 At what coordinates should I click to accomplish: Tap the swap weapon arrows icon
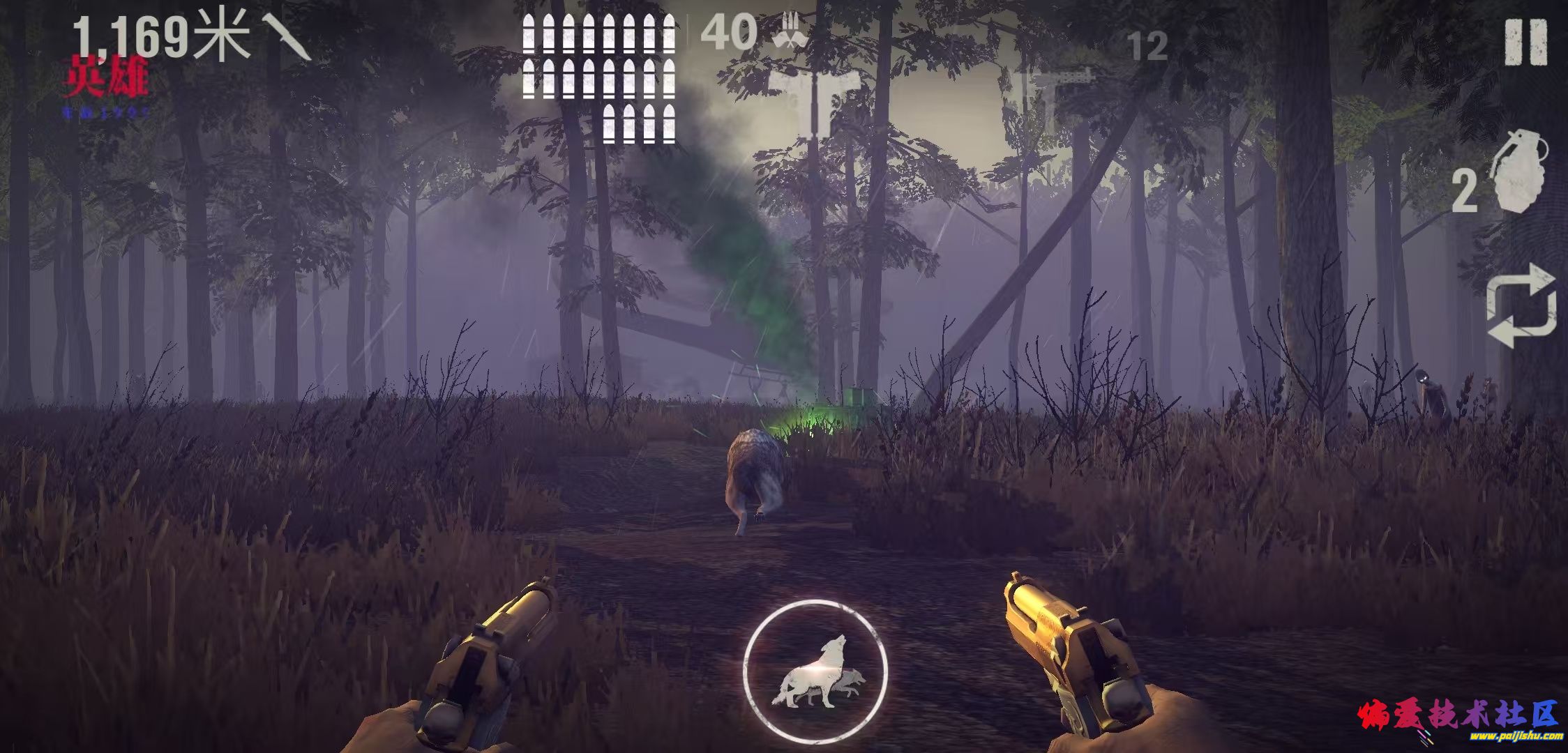tap(1521, 305)
